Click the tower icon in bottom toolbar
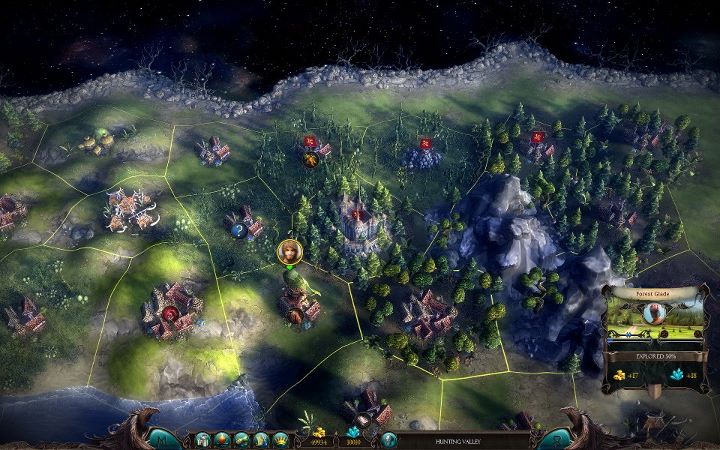 [x=203, y=439]
